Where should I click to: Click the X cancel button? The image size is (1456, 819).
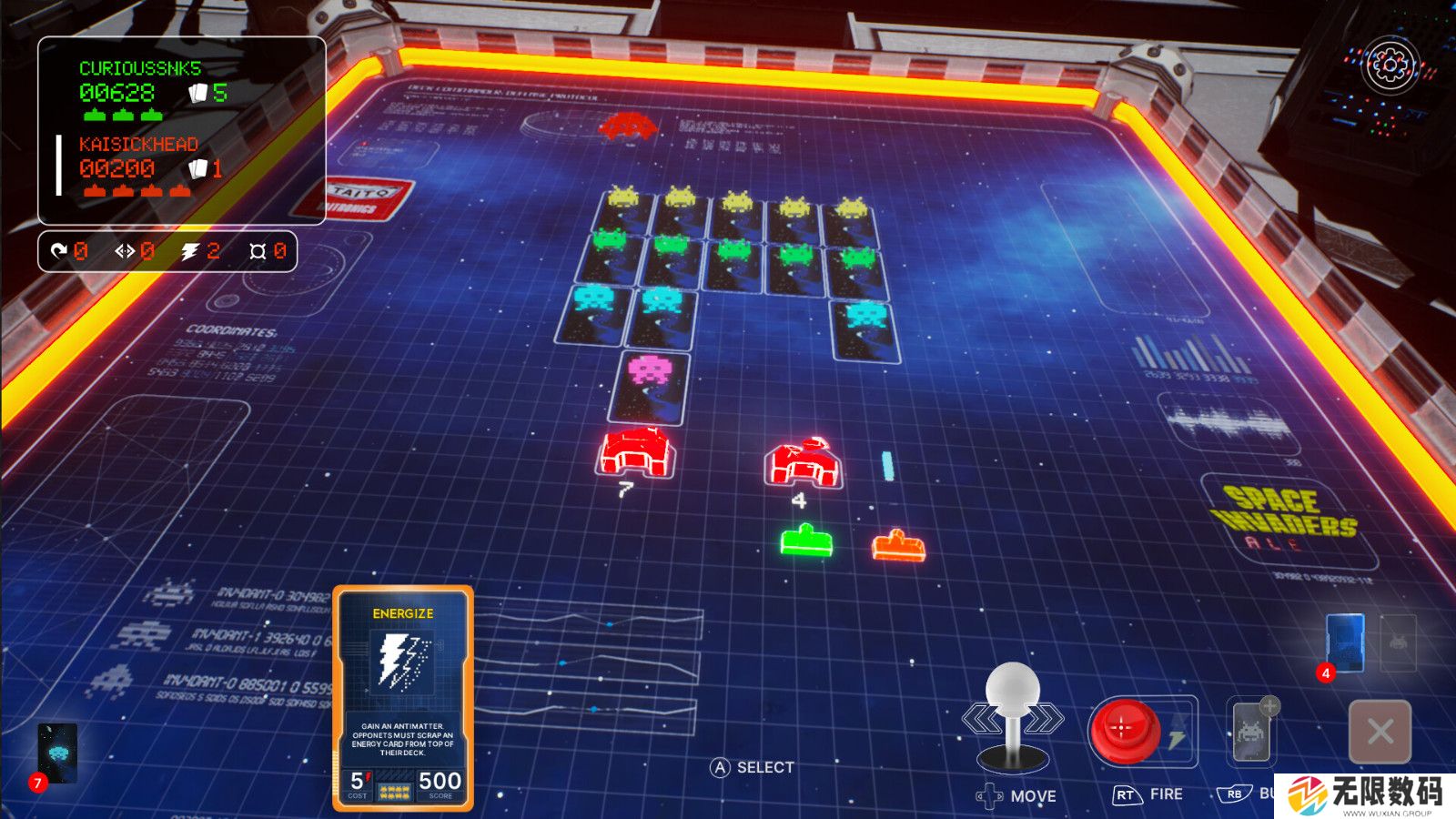coord(1380,731)
